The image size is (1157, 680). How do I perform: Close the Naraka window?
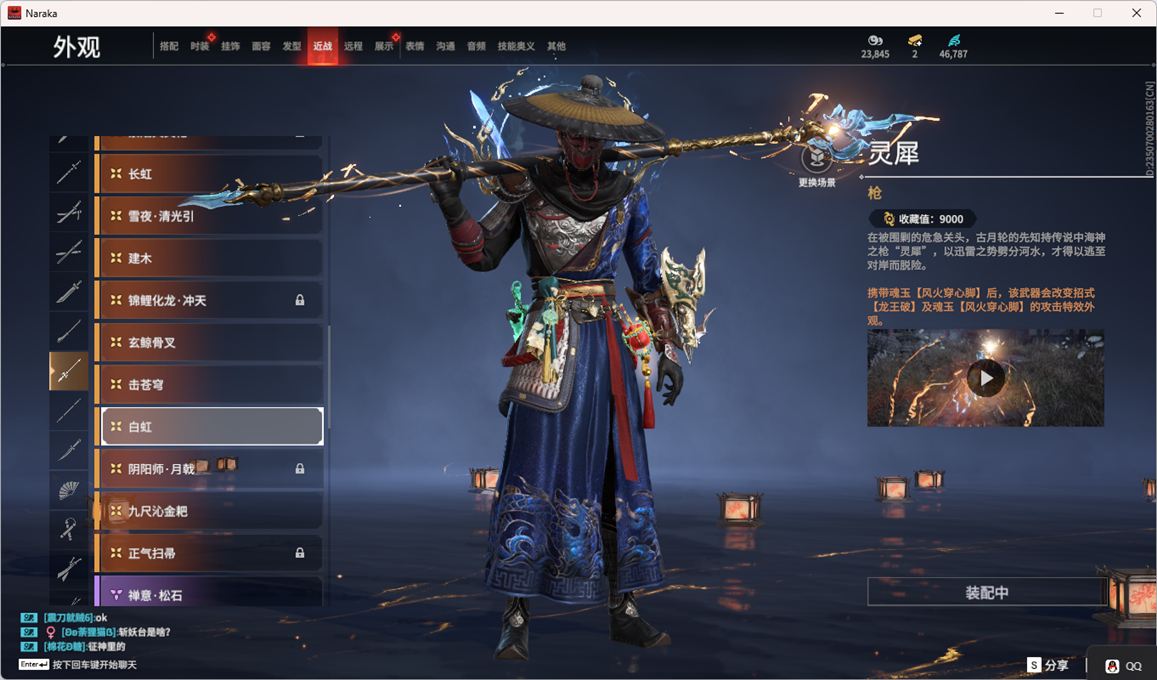1136,13
